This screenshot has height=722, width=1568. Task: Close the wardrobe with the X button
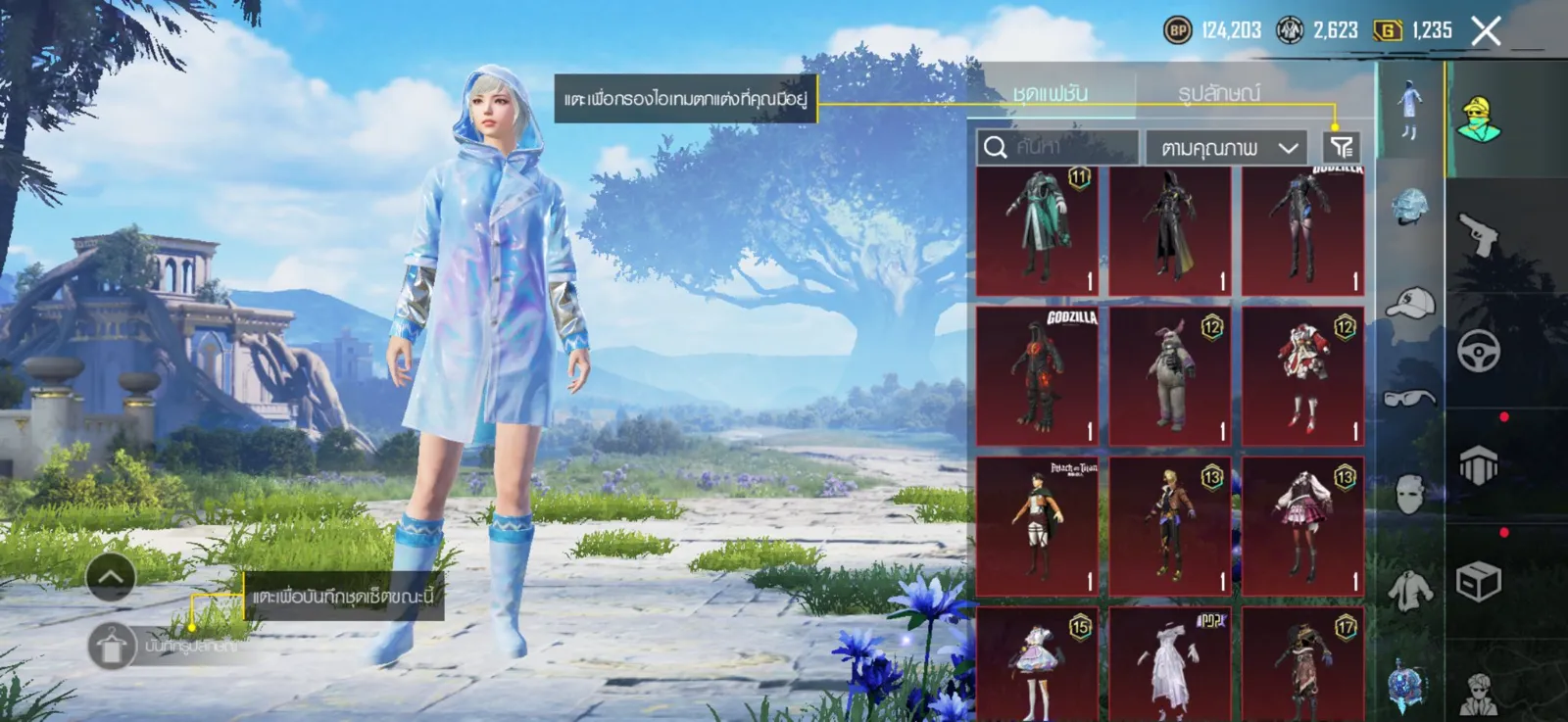click(x=1486, y=31)
